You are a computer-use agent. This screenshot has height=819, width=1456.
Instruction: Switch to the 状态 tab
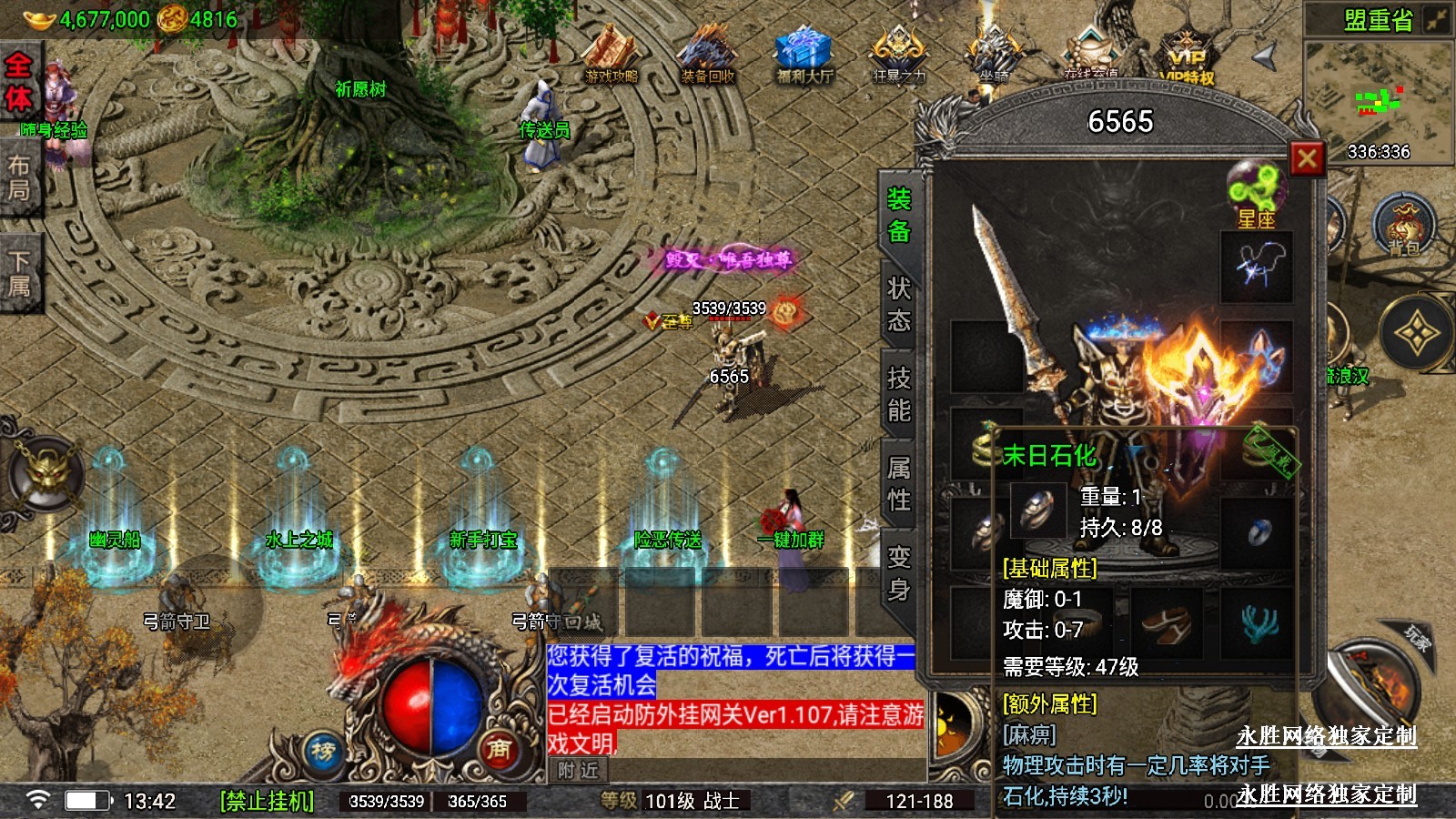tap(898, 305)
